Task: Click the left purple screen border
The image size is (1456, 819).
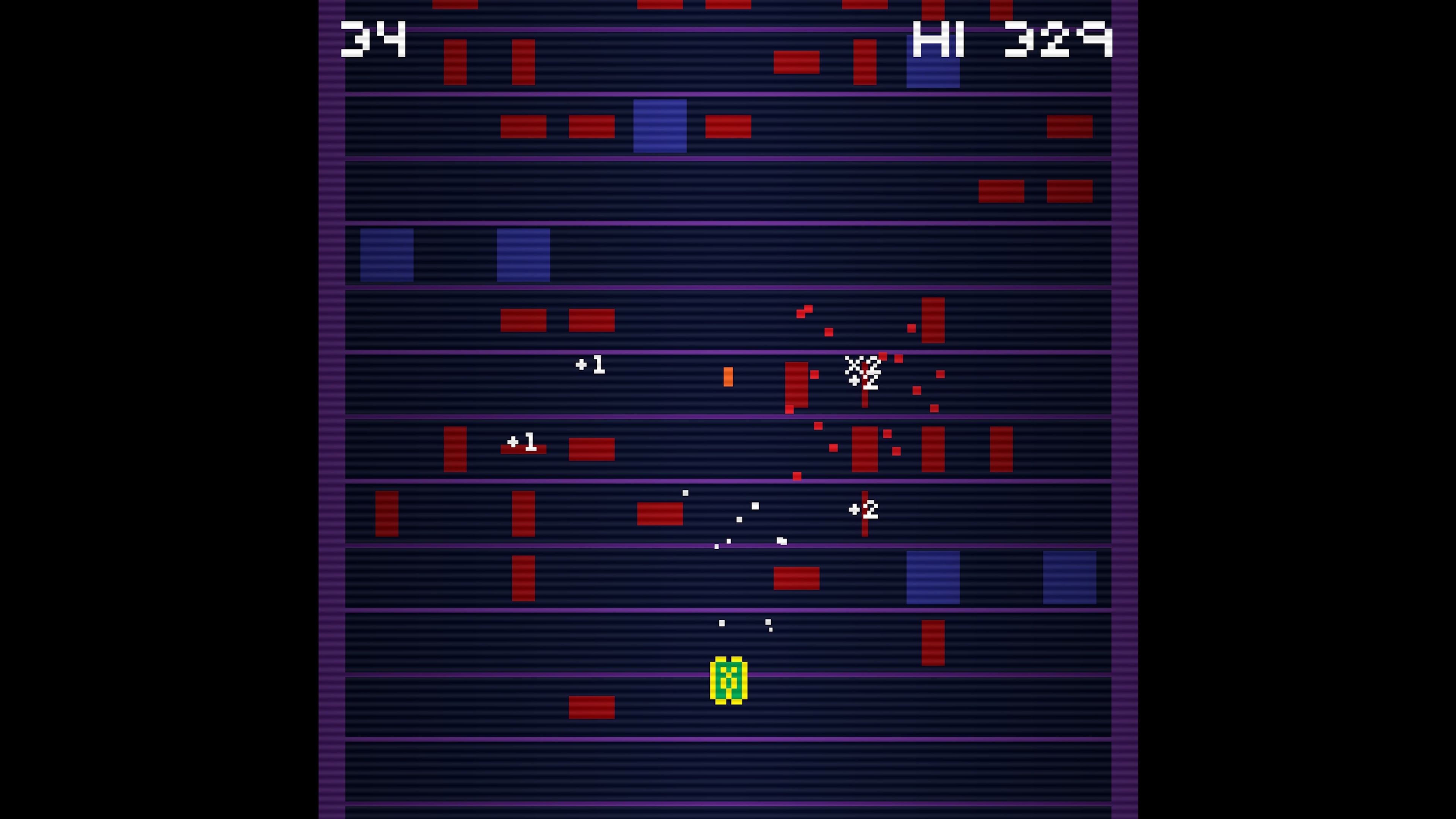Action: [331, 395]
